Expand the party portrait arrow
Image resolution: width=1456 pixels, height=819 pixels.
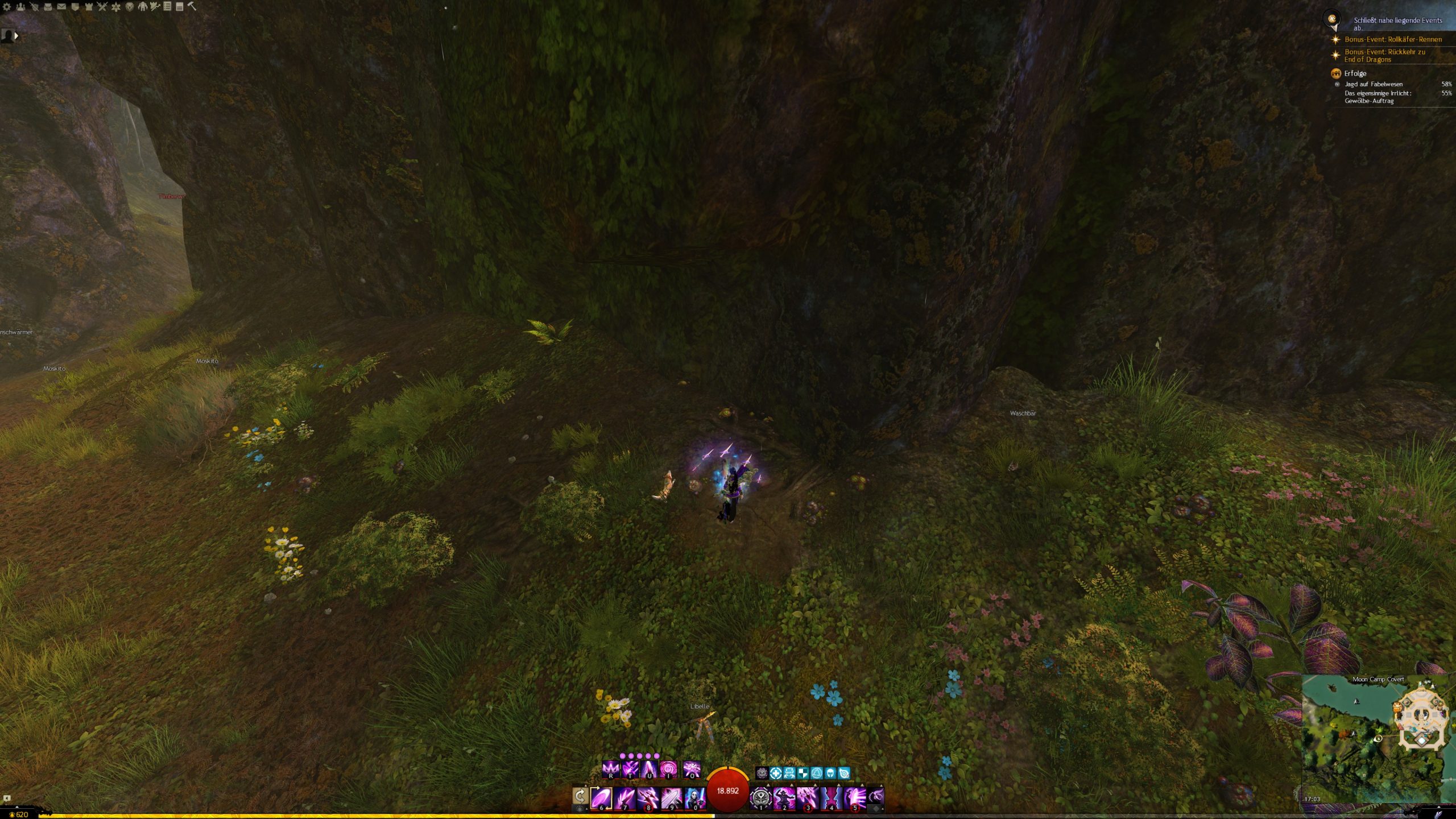pyautogui.click(x=16, y=36)
